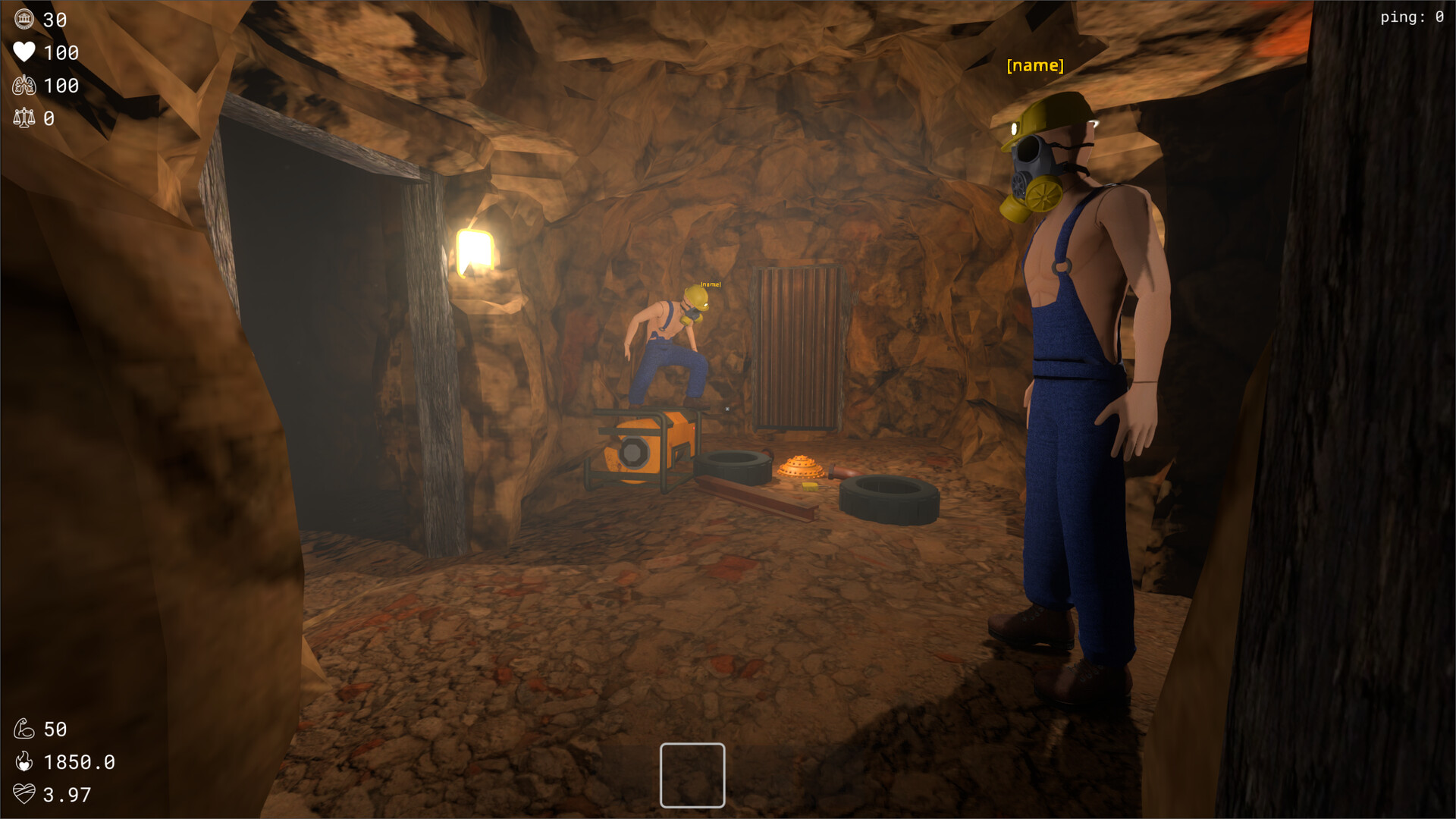Click the scales justice stat icon

tap(24, 118)
